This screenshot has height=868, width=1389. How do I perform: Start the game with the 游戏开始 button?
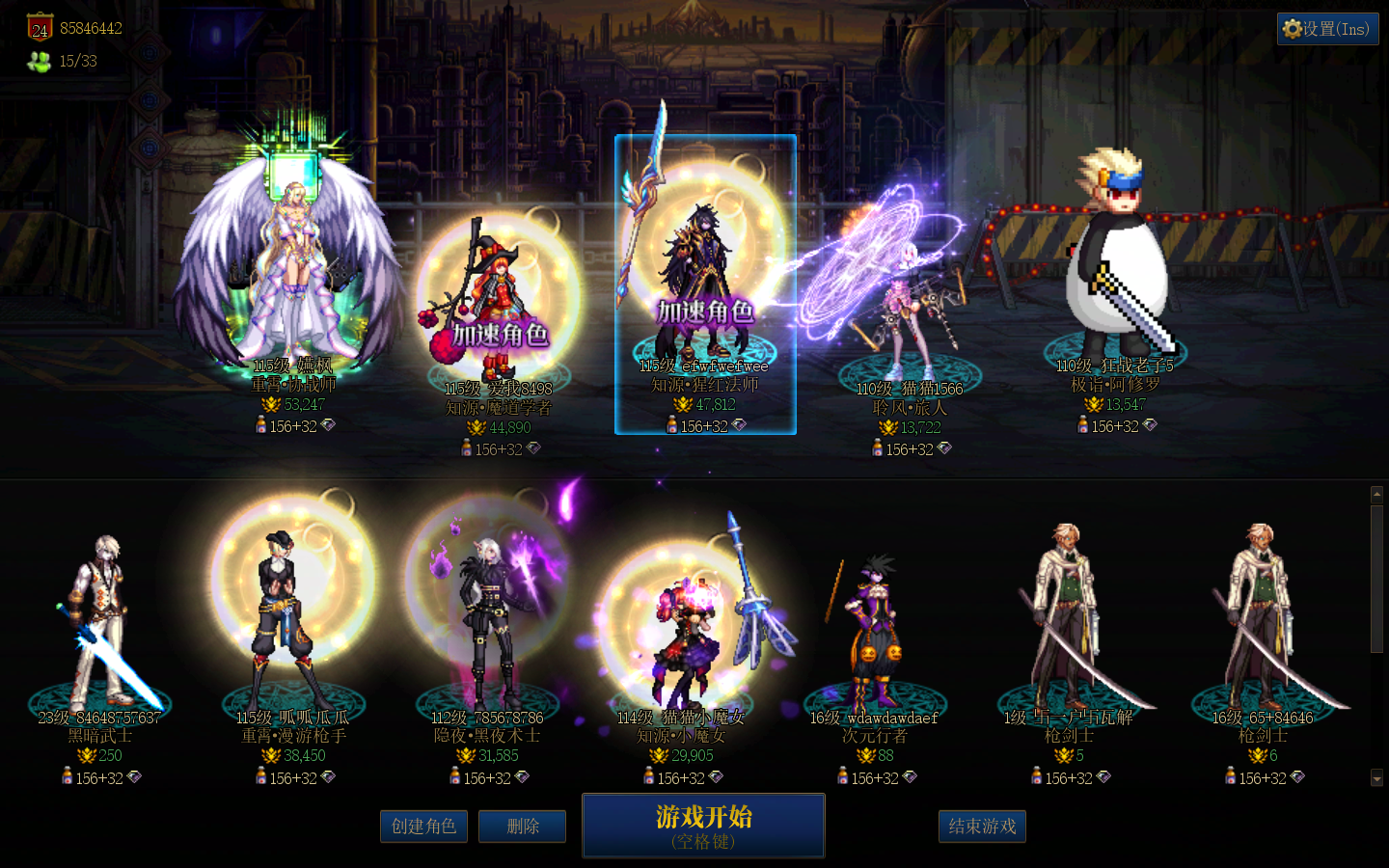point(703,826)
